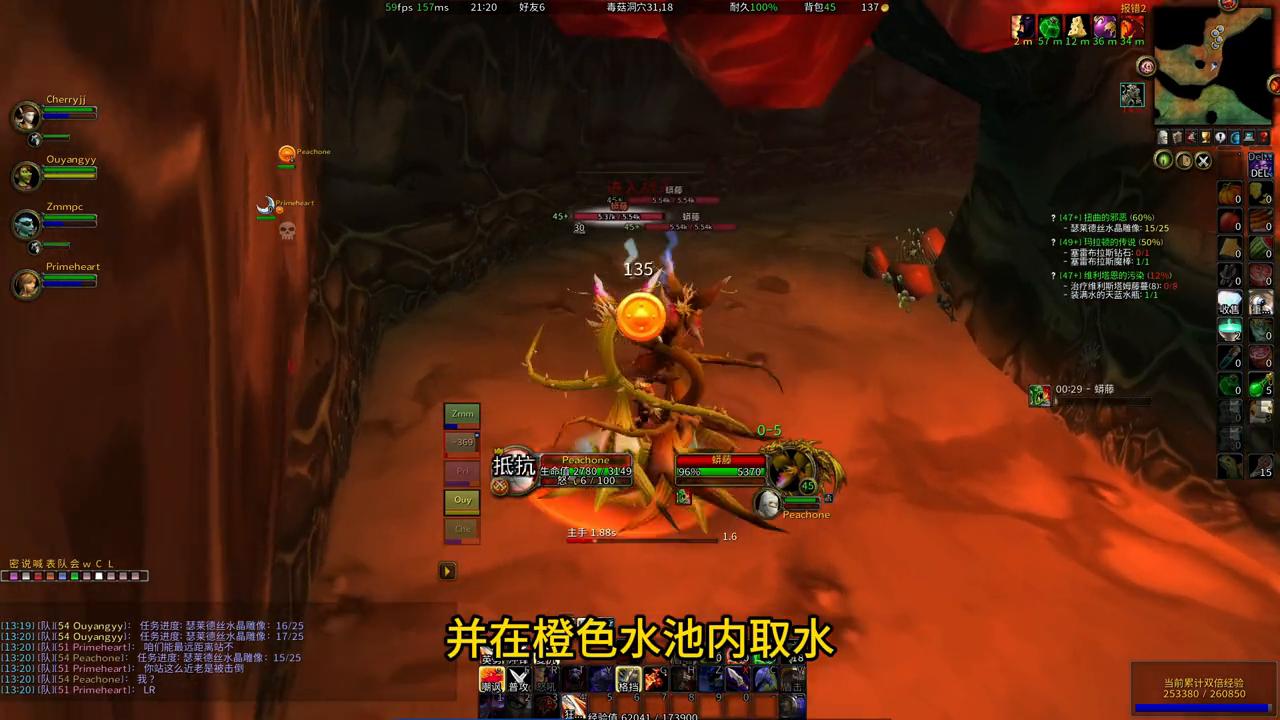Toggle the 会 guild chat channel button
Viewport: 1280px width, 720px height.
pyautogui.click(x=74, y=563)
